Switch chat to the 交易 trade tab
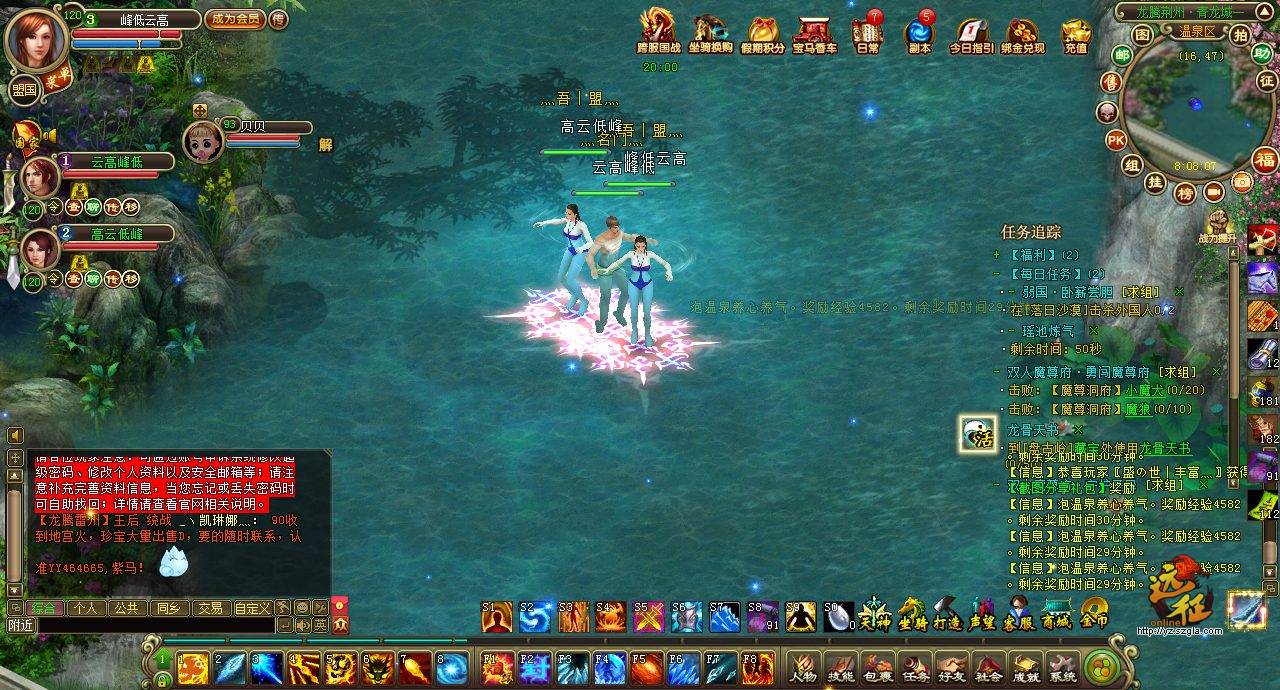 (x=209, y=607)
